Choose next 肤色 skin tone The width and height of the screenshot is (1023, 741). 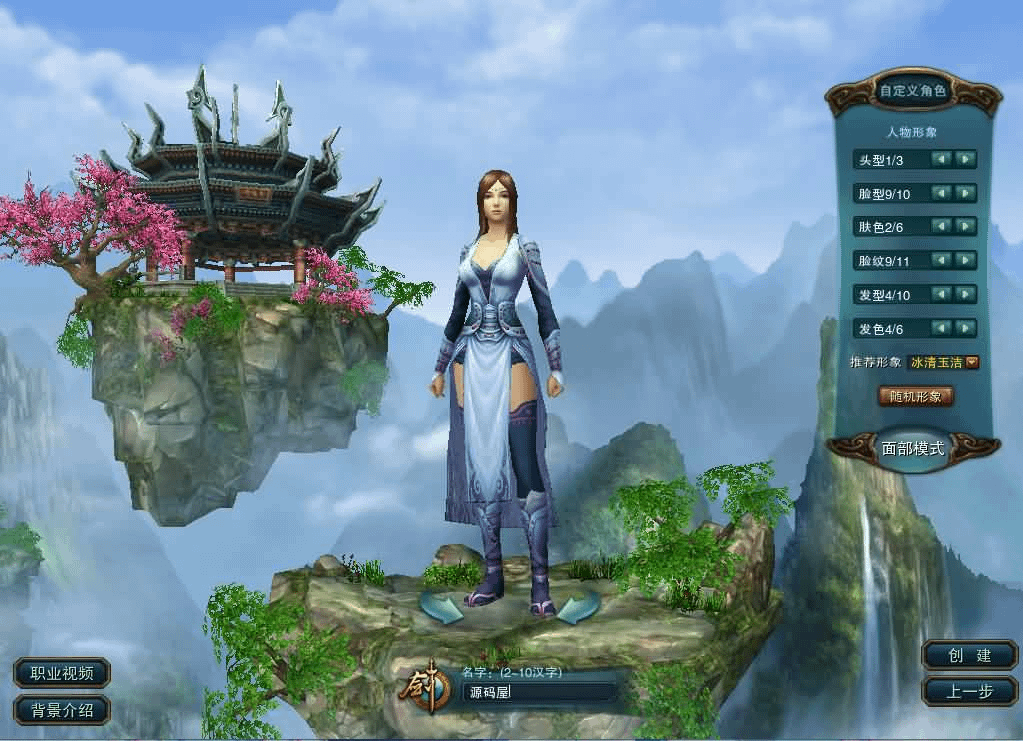[964, 227]
